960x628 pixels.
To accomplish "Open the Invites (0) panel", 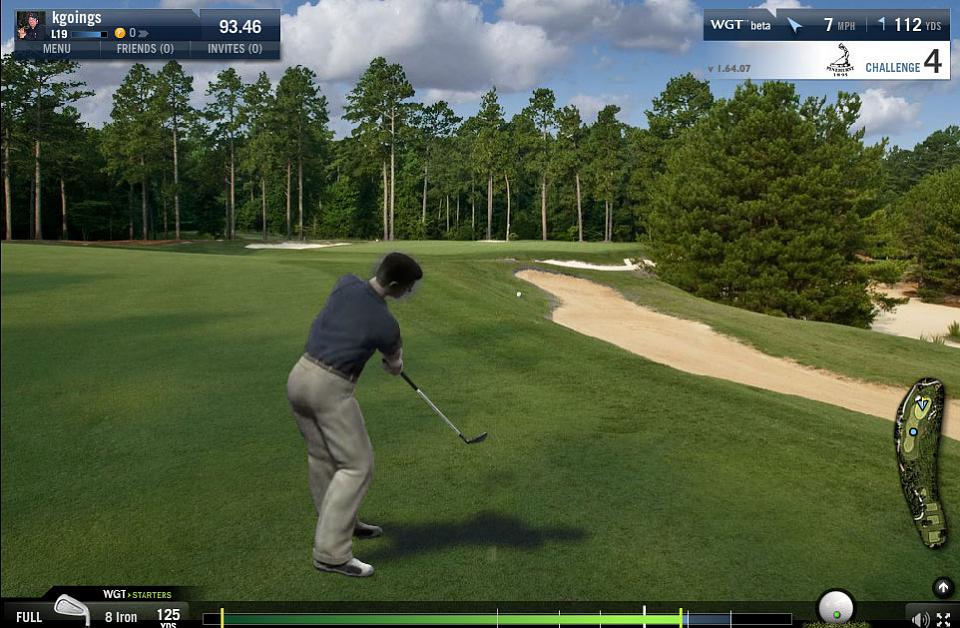I will pos(235,48).
